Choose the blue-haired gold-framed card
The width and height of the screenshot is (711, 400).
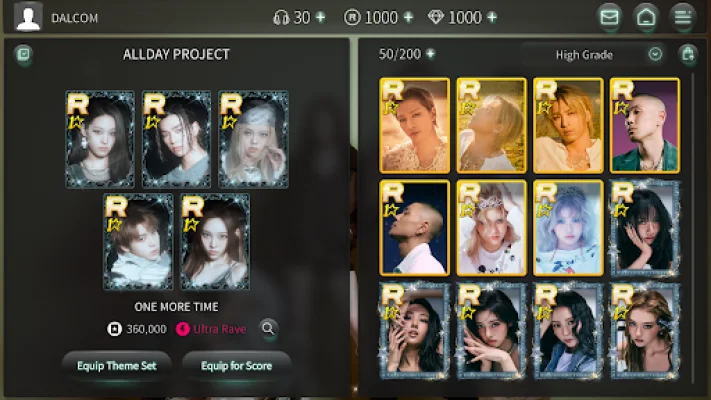[x=568, y=227]
